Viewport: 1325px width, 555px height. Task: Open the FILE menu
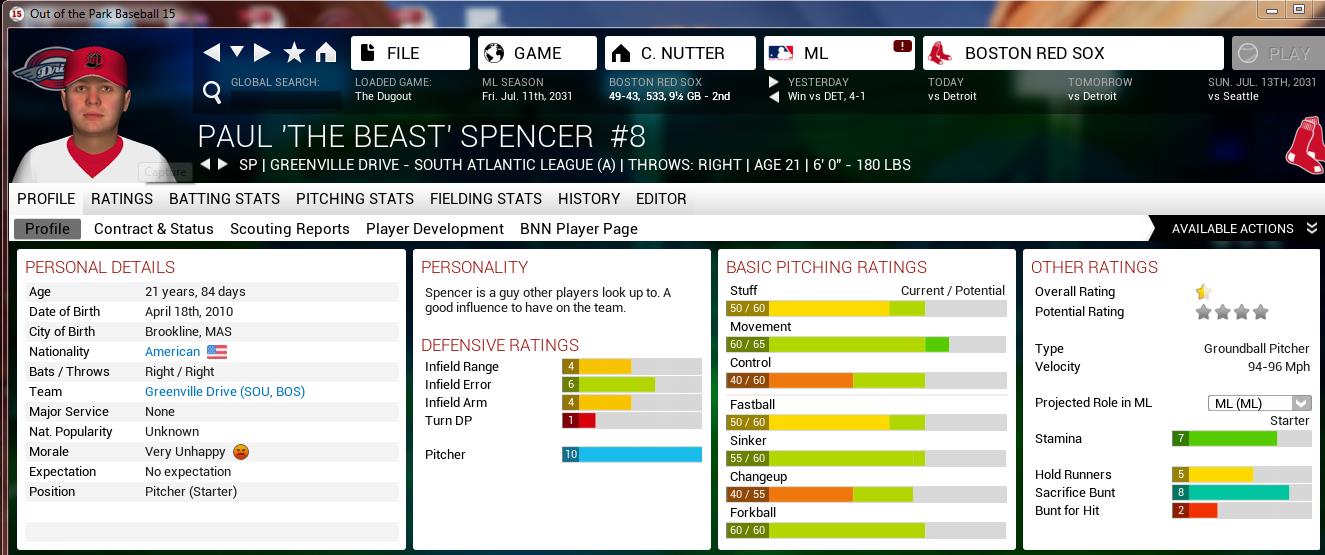pos(410,53)
